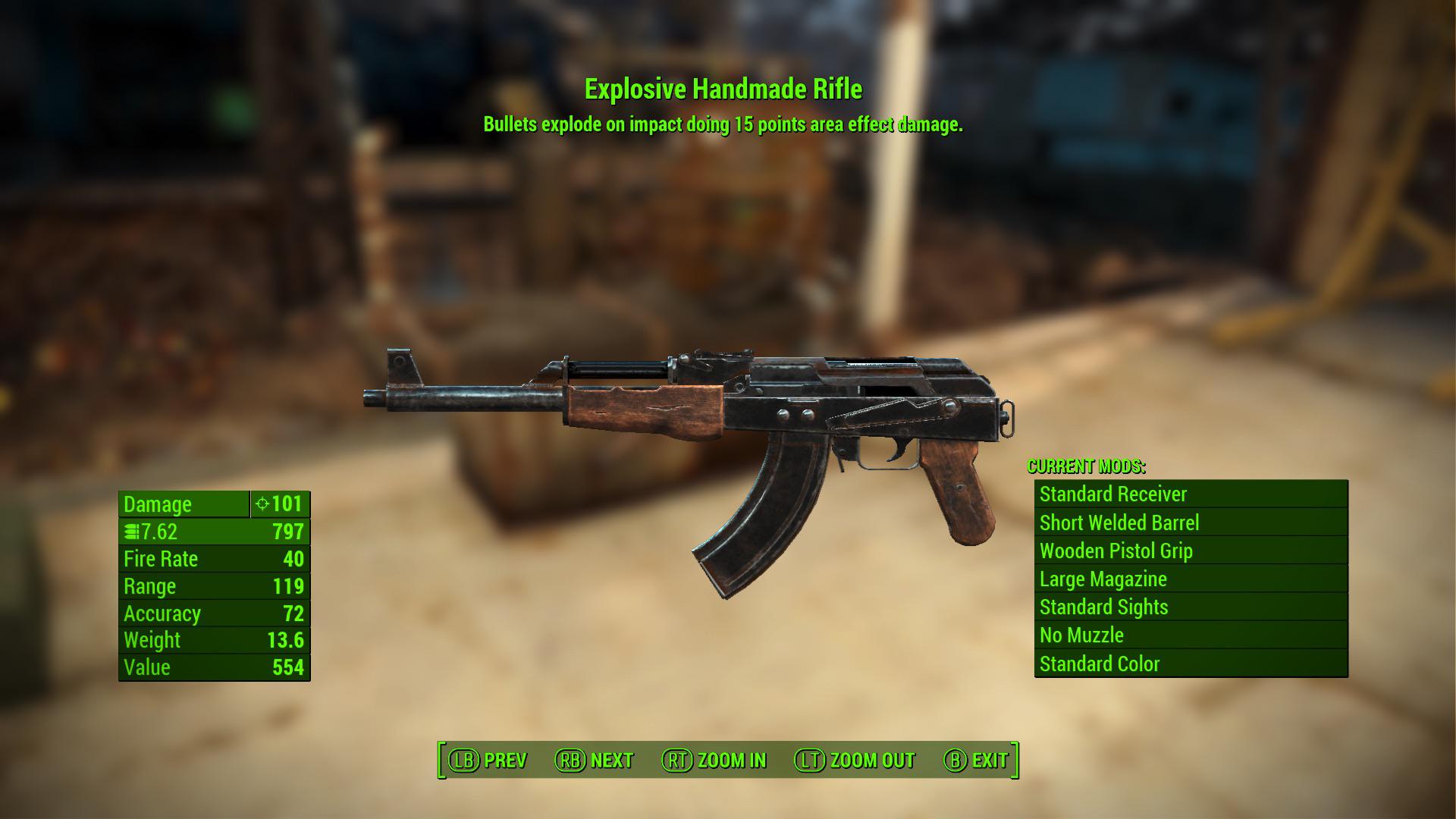Select the NEXT navigation option
This screenshot has height=819, width=1456.
613,760
